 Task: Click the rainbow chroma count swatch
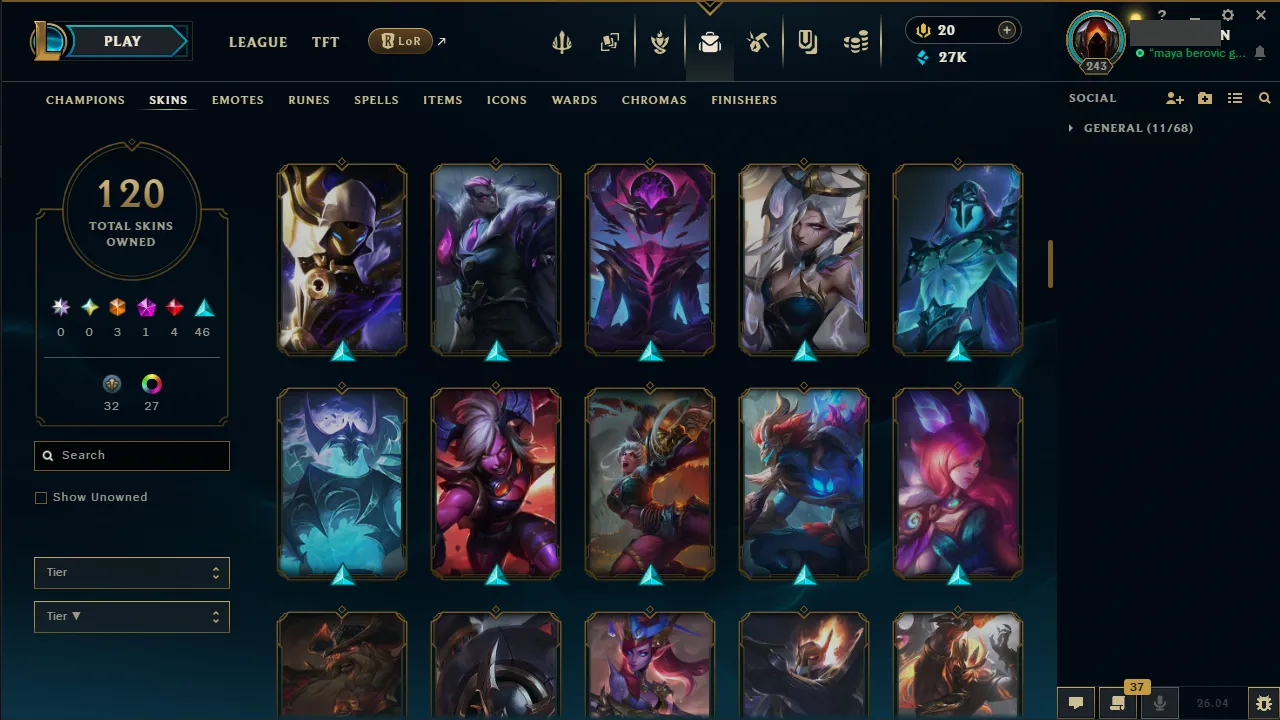click(x=151, y=383)
